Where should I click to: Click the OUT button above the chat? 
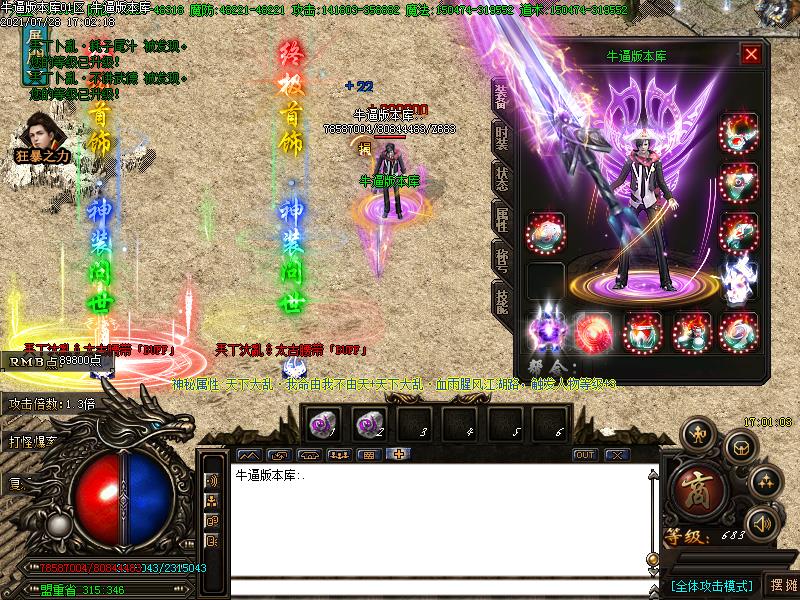584,455
